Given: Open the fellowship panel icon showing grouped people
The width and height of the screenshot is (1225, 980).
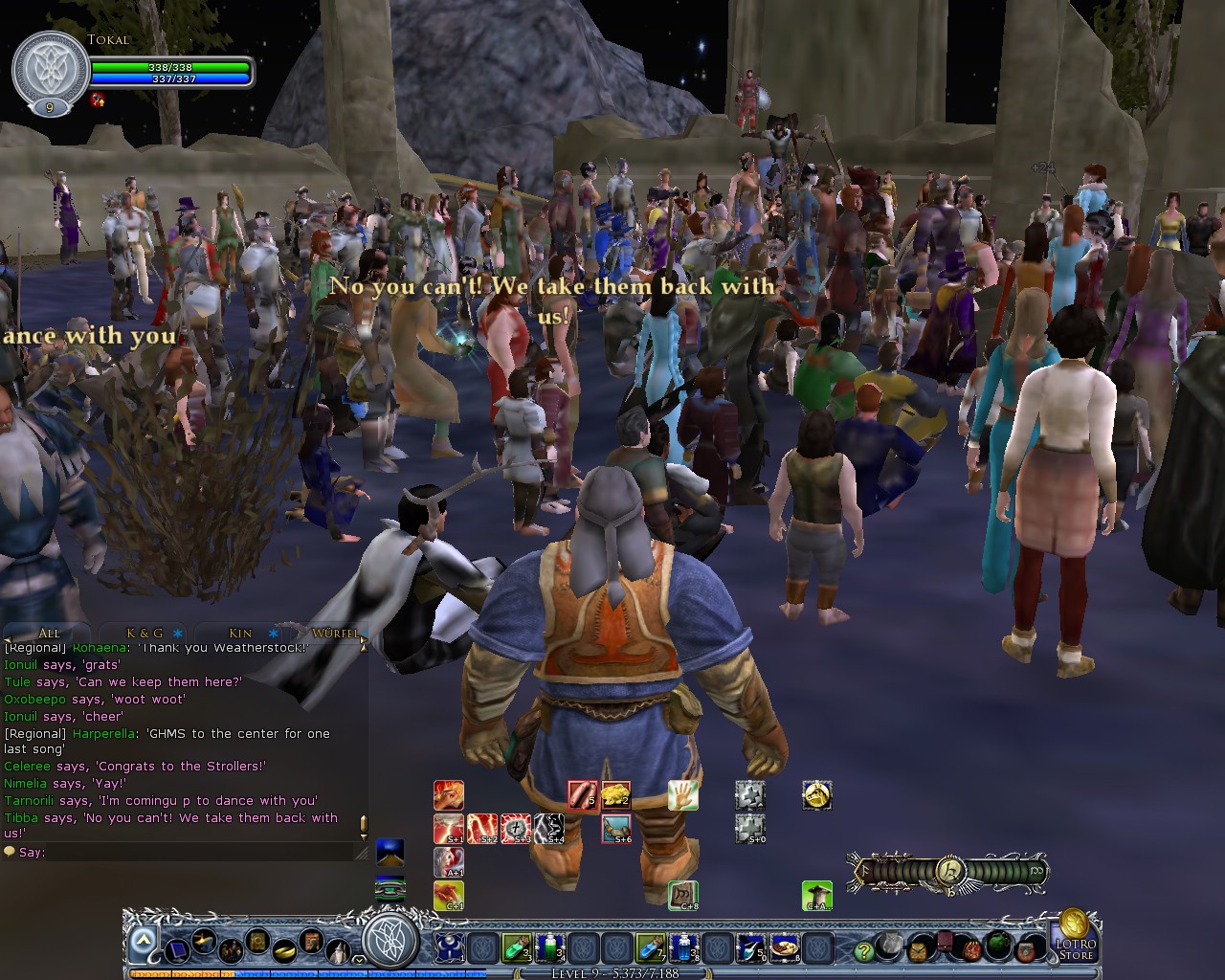Looking at the screenshot, I should pos(232,951).
